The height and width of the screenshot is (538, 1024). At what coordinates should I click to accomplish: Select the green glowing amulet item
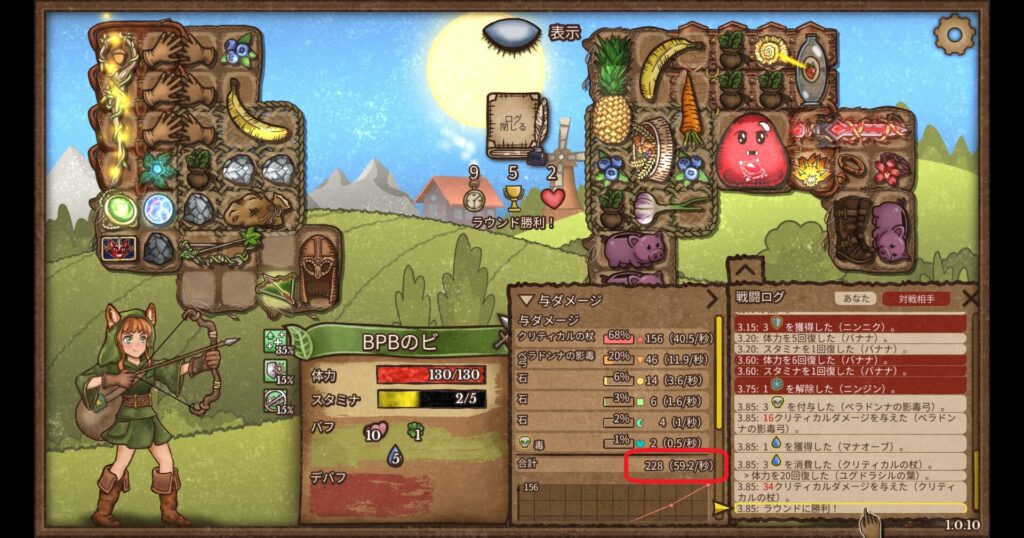pyautogui.click(x=120, y=209)
